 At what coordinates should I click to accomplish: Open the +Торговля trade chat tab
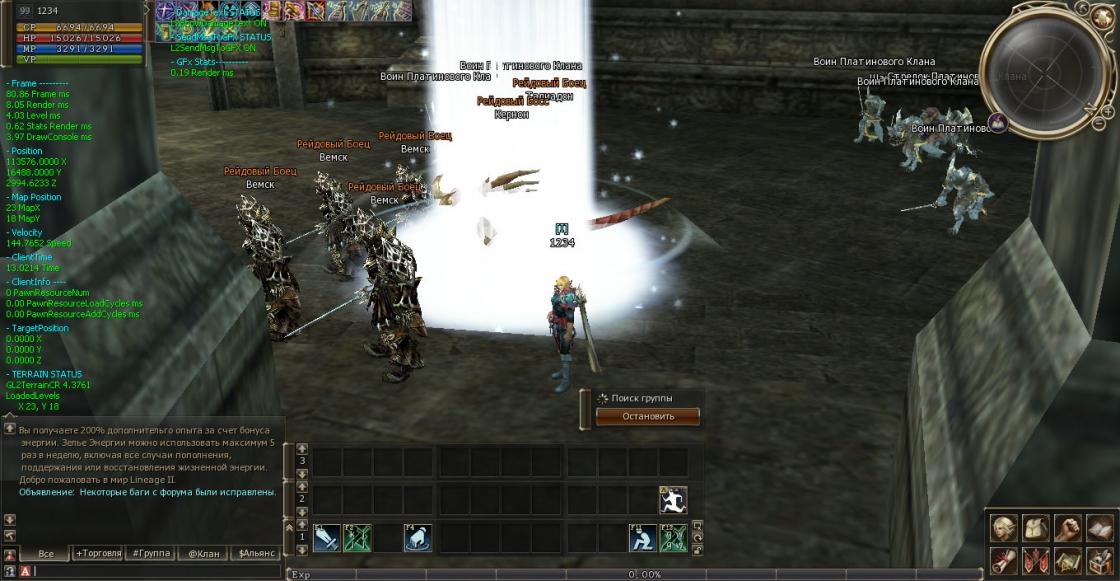coord(98,553)
